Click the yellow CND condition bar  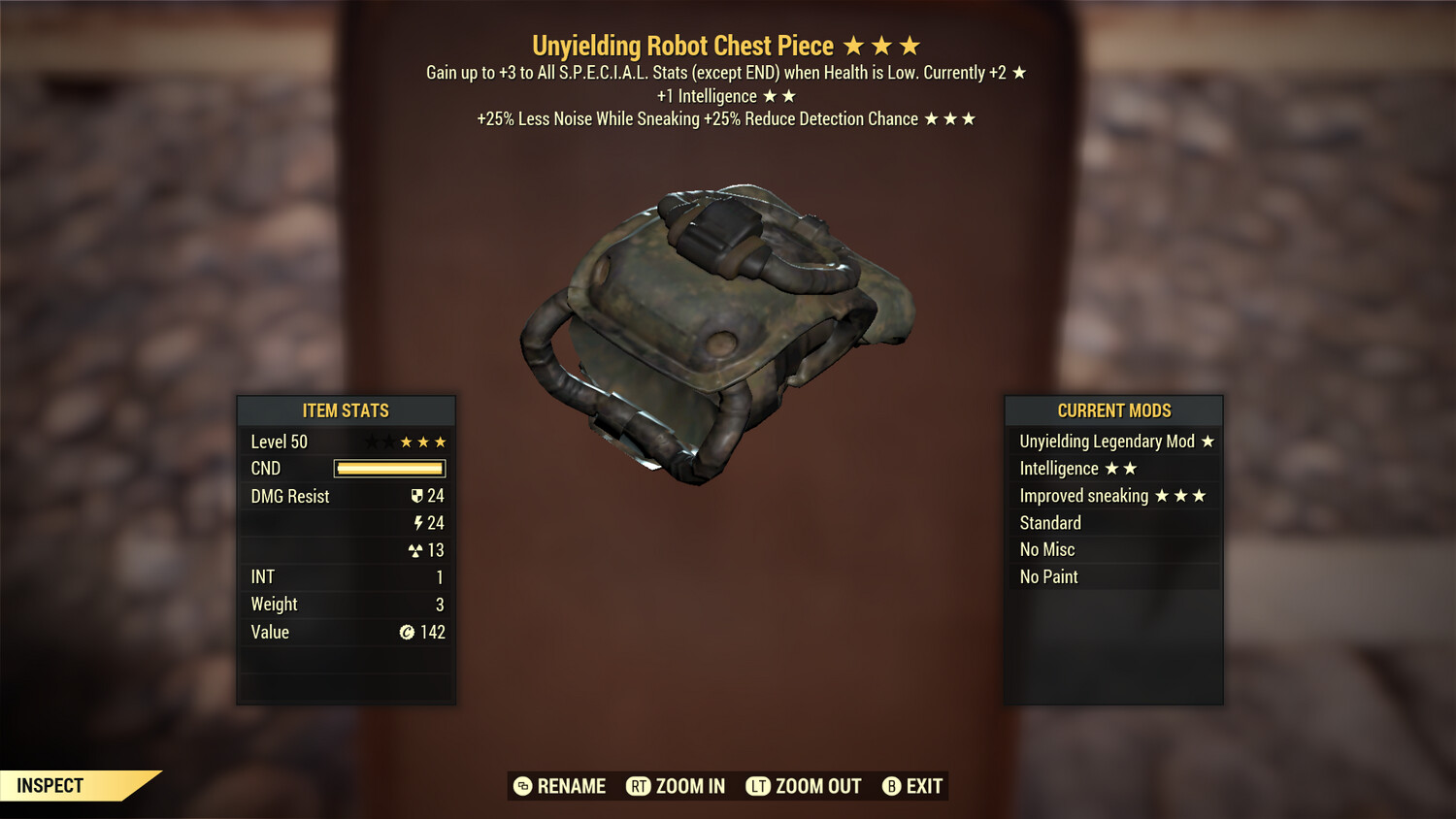point(388,469)
